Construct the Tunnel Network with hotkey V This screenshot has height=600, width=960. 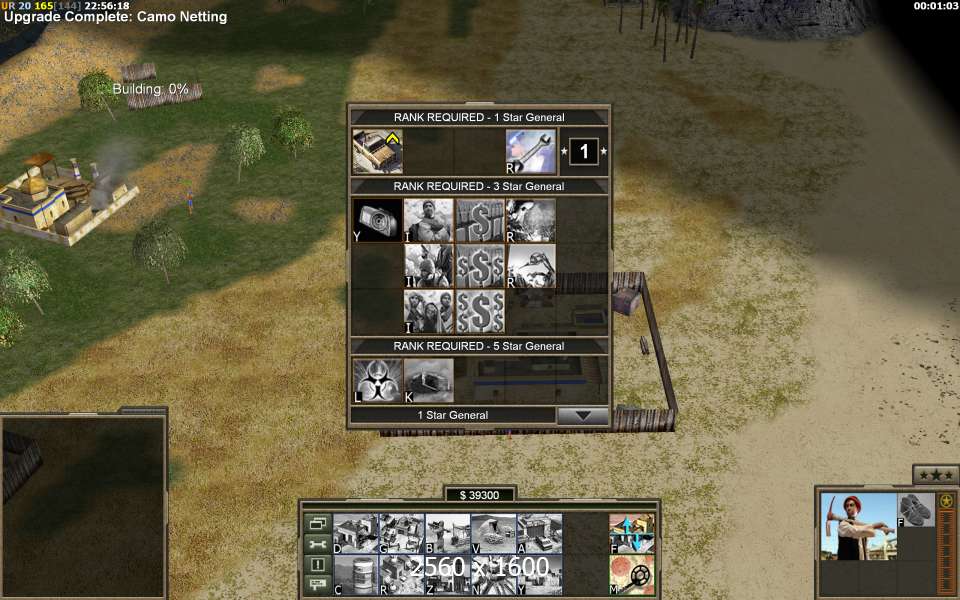tap(494, 533)
